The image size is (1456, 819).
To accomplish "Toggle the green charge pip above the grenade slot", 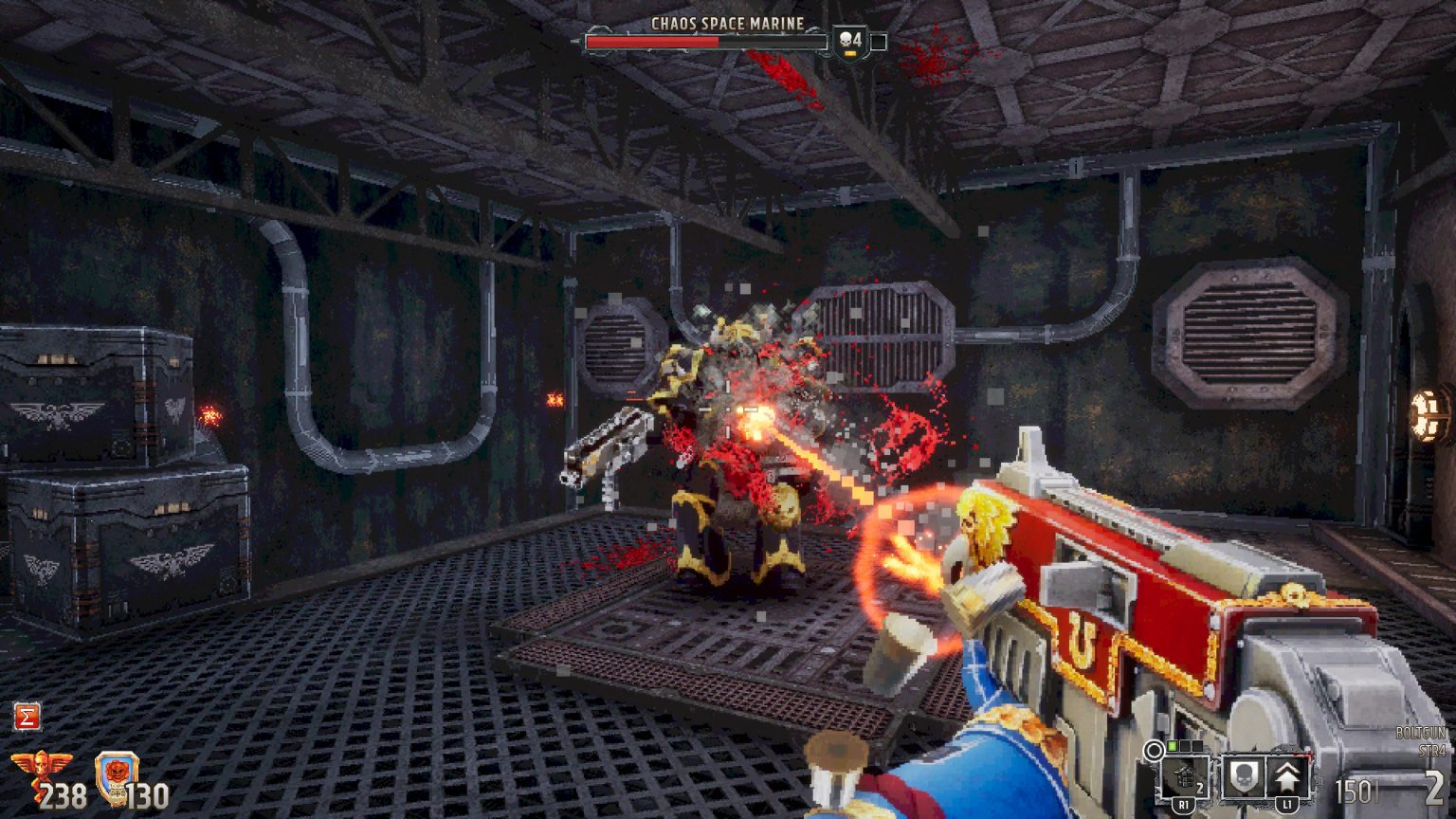I will click(x=1172, y=745).
